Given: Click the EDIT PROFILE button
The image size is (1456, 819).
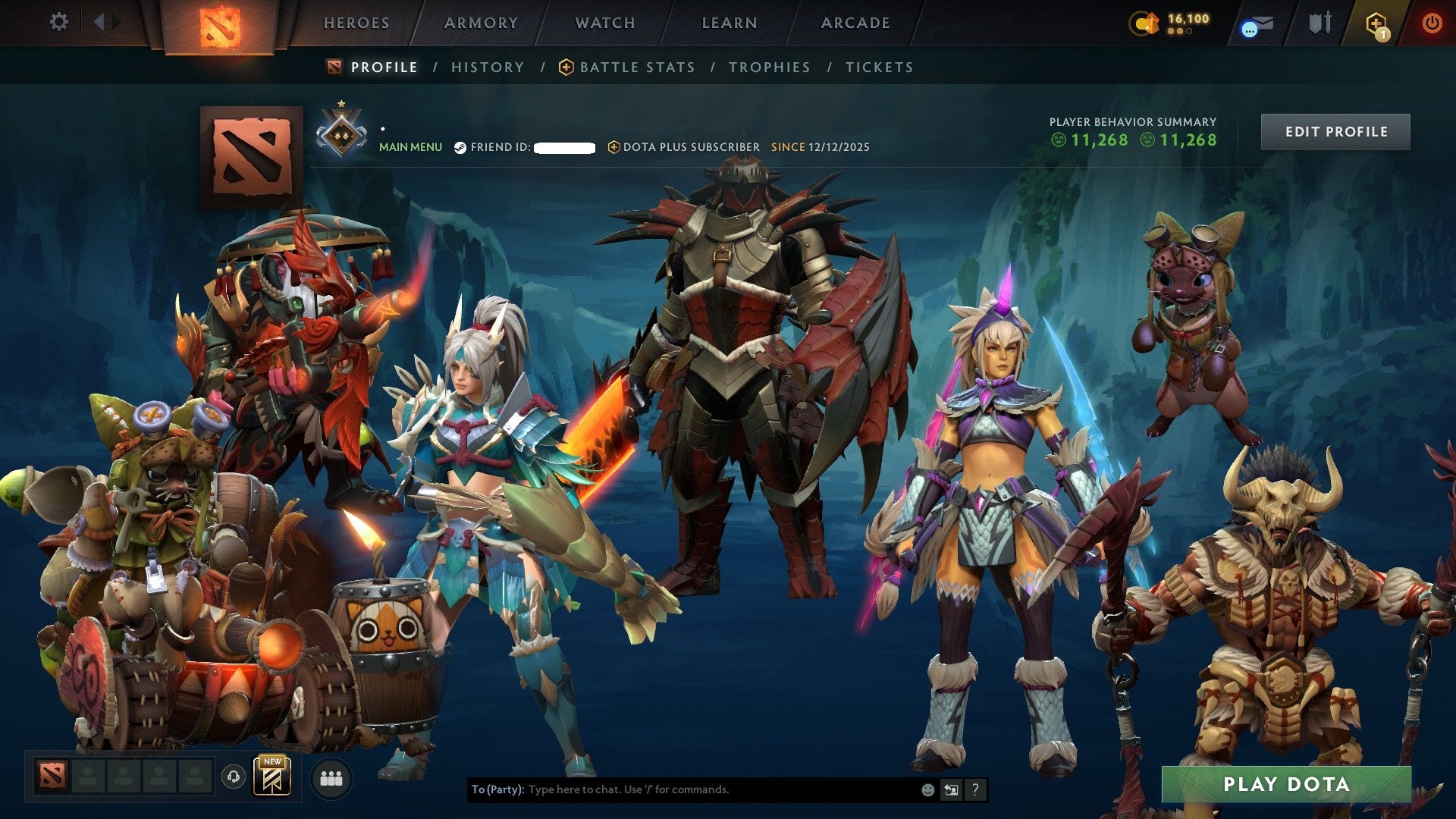Looking at the screenshot, I should coord(1335,131).
